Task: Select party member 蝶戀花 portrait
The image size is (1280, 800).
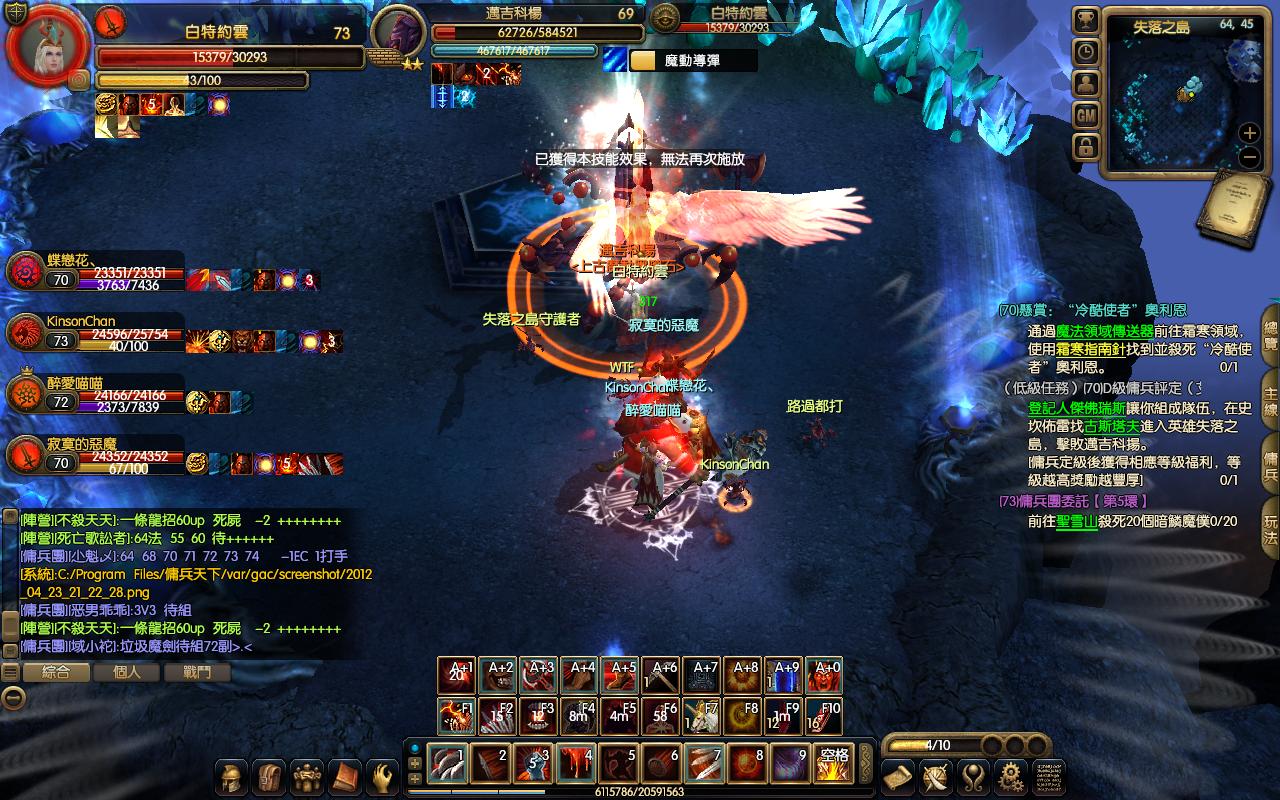Action: (x=24, y=272)
